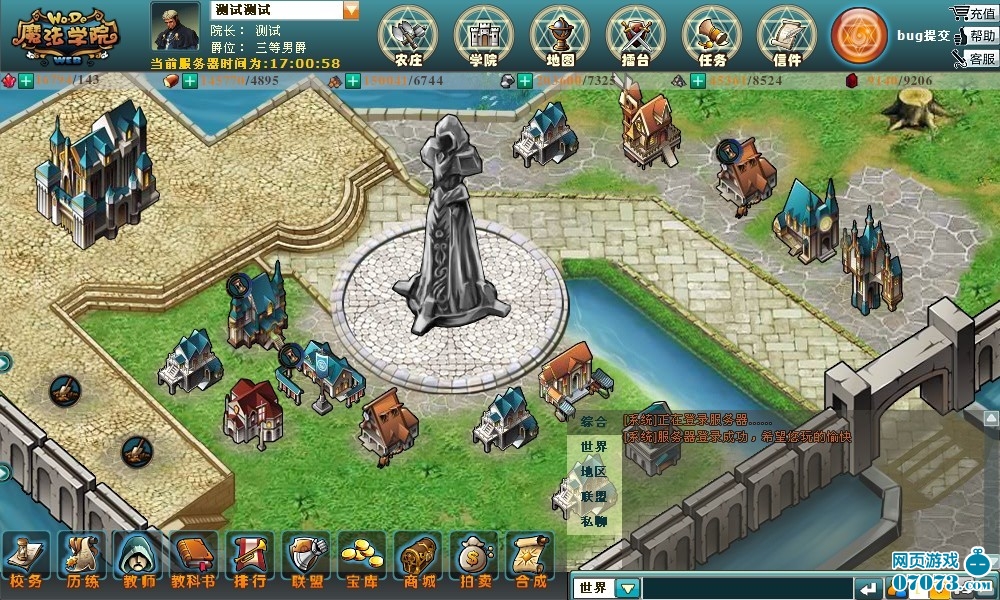Open the 合成 crafting scroll

529,559
